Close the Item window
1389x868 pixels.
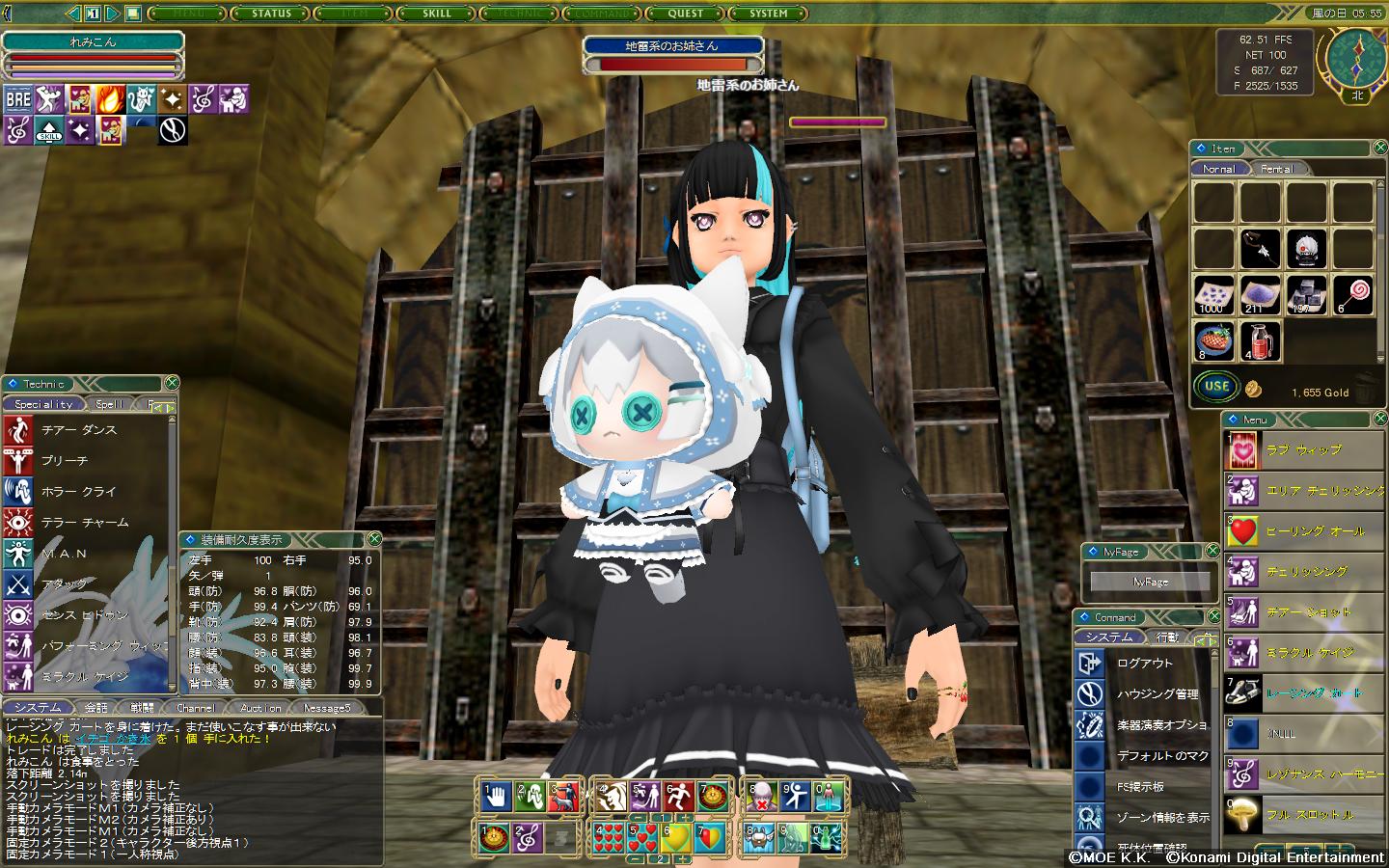tap(1377, 148)
